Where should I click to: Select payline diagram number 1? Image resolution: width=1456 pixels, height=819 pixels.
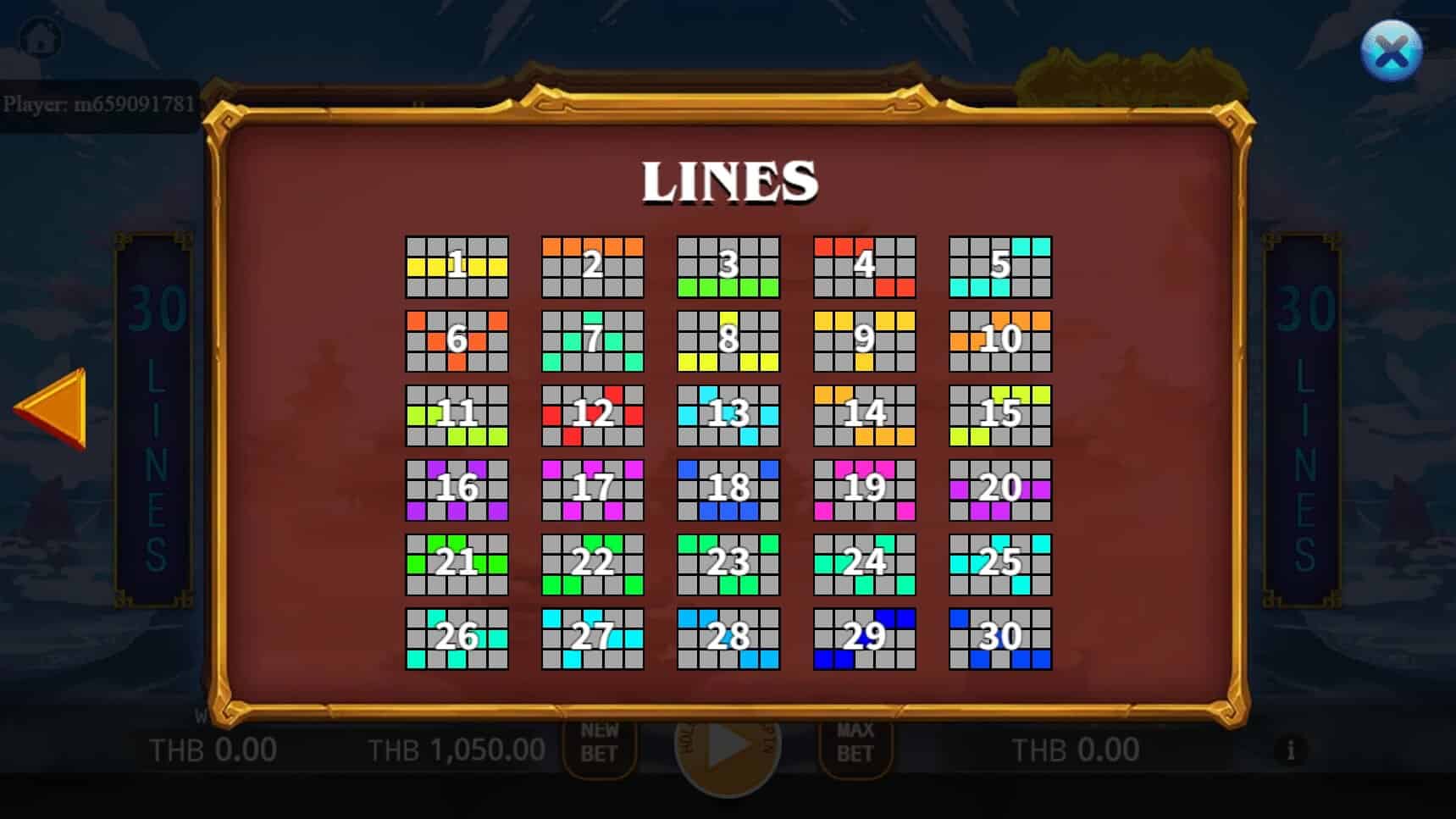(457, 267)
